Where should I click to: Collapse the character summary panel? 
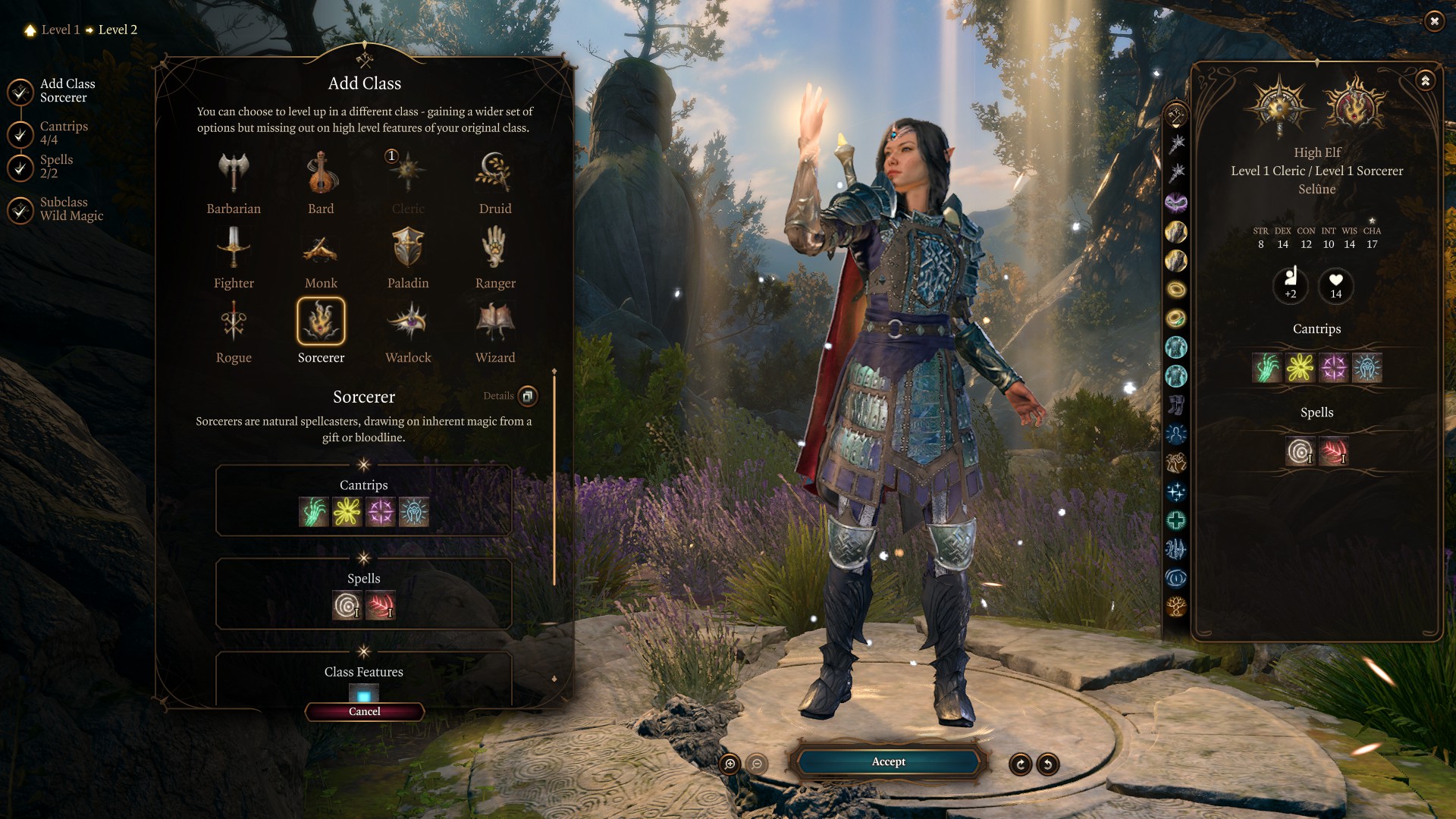[1426, 80]
